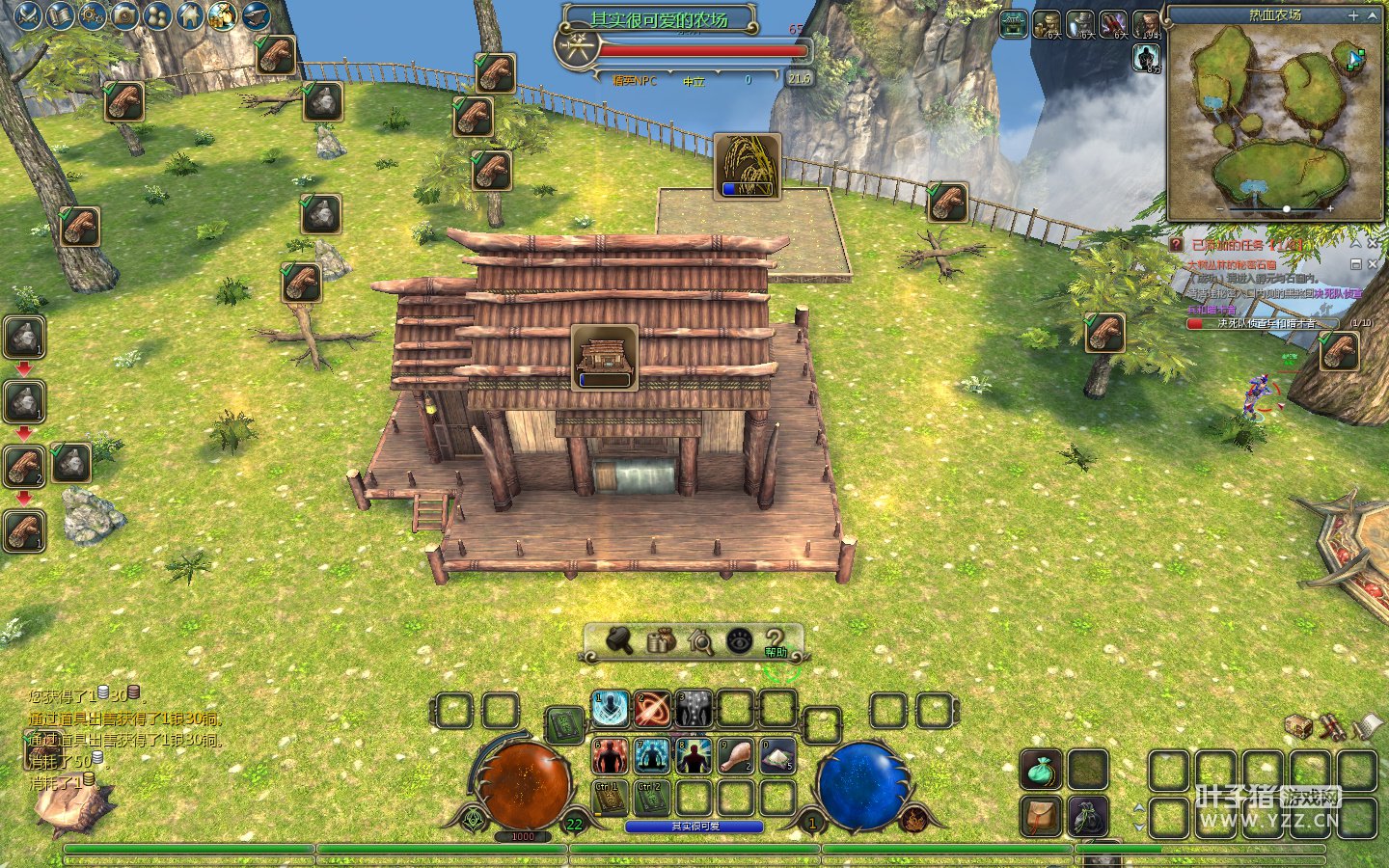Open the gear settings icon
This screenshot has width=1389, height=868.
pos(93,15)
